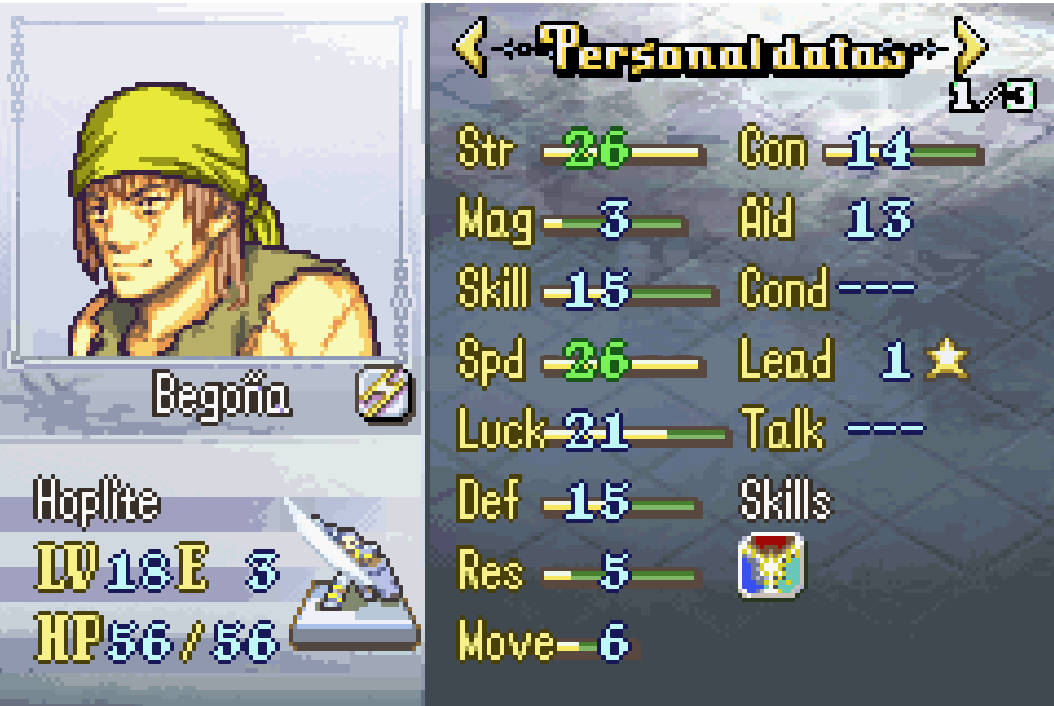This screenshot has height=706, width=1054.
Task: Select the Skill stat row
Action: (x=586, y=290)
